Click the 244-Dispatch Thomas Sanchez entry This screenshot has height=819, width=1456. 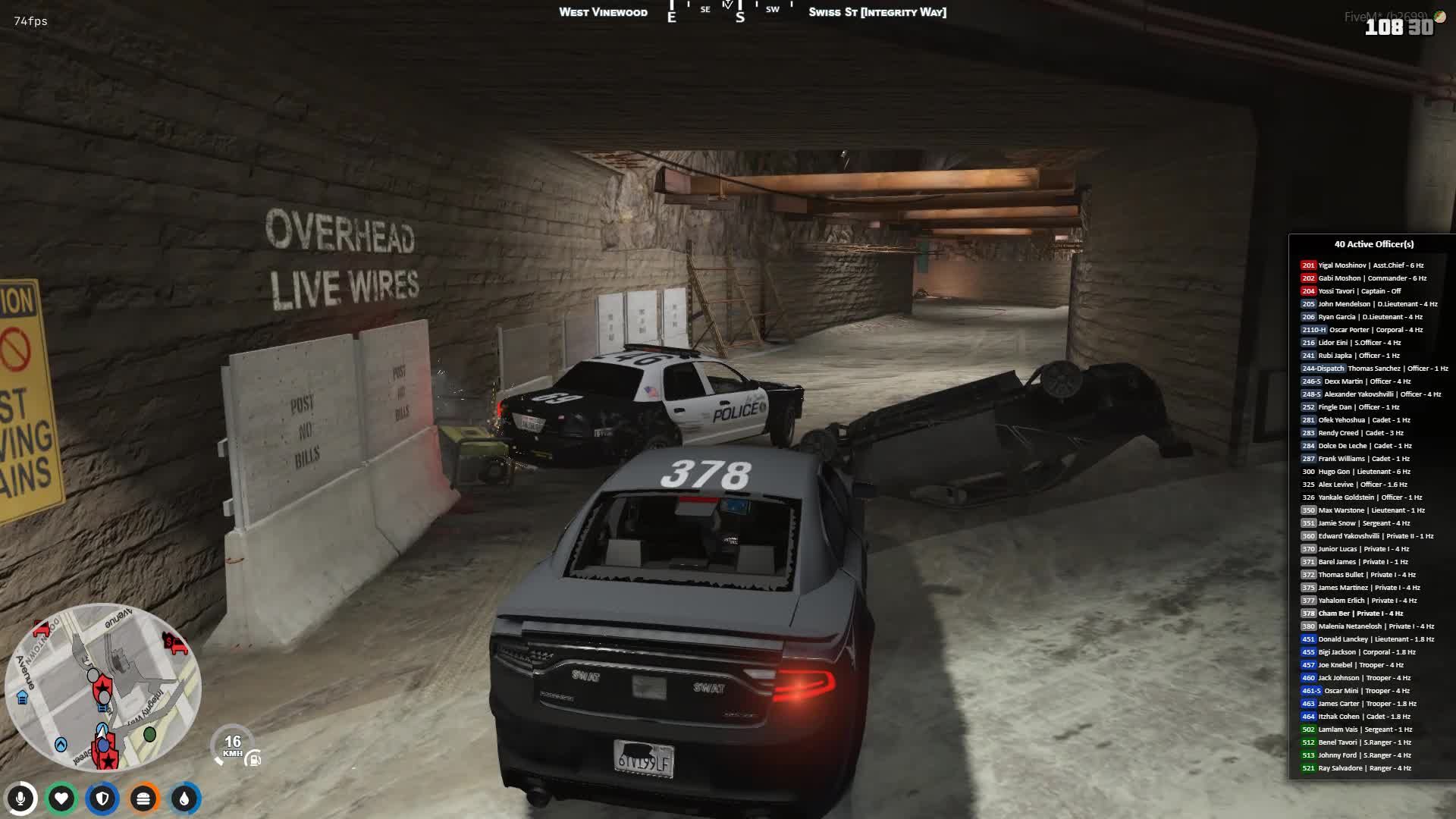[x=1374, y=369]
